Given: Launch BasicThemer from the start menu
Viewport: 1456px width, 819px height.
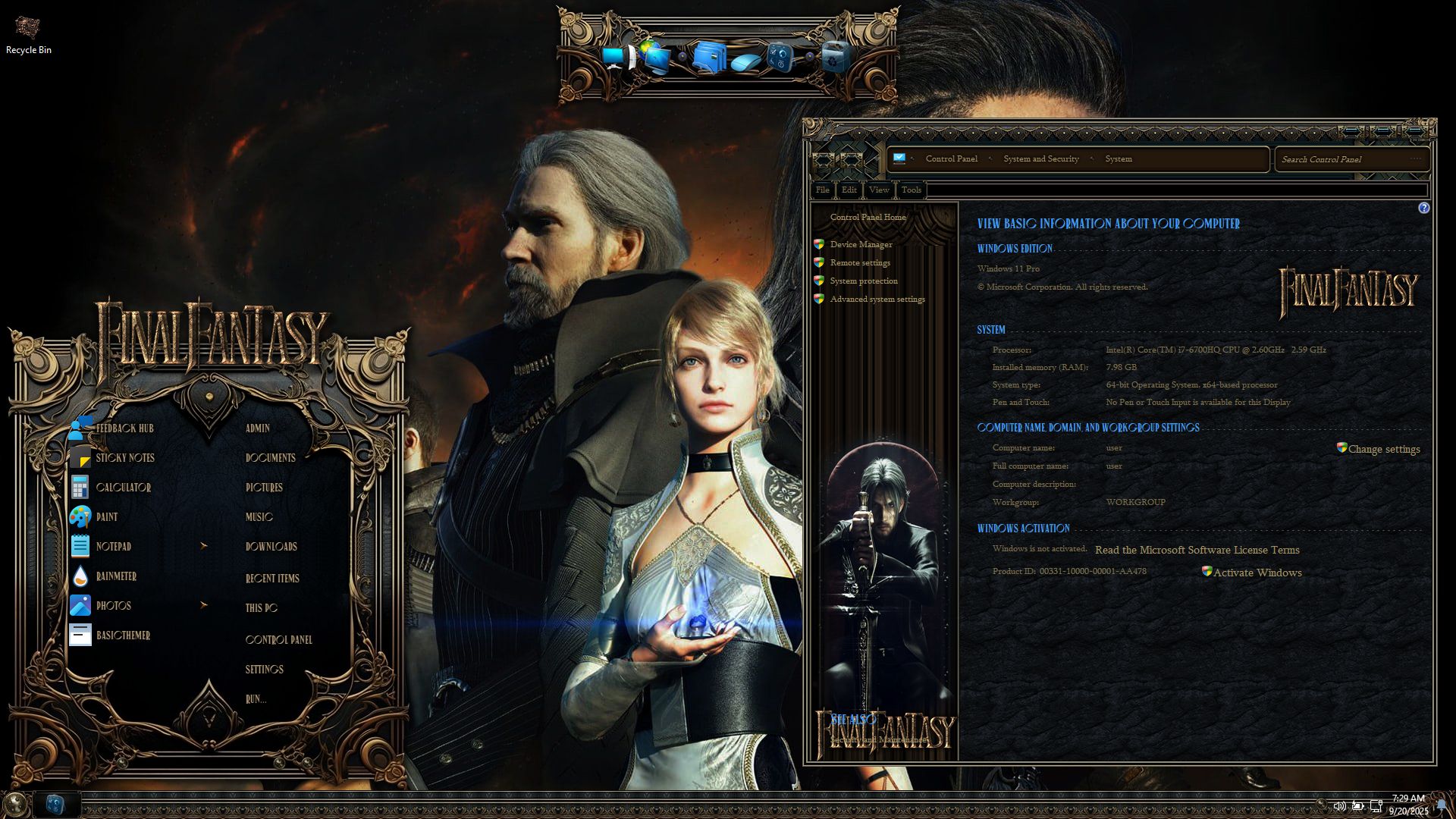Looking at the screenshot, I should tap(123, 635).
